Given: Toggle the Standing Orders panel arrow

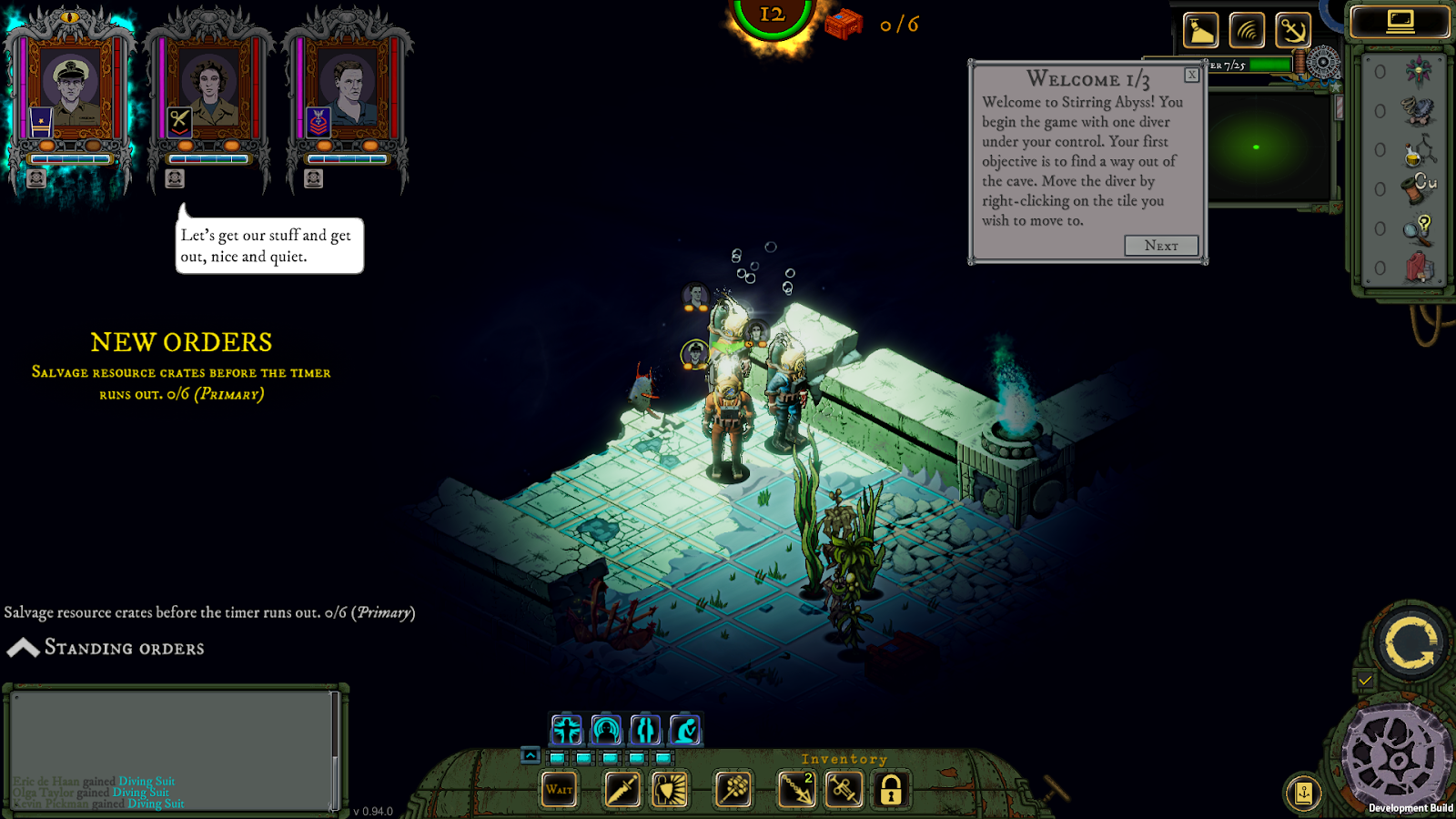Looking at the screenshot, I should tap(23, 648).
